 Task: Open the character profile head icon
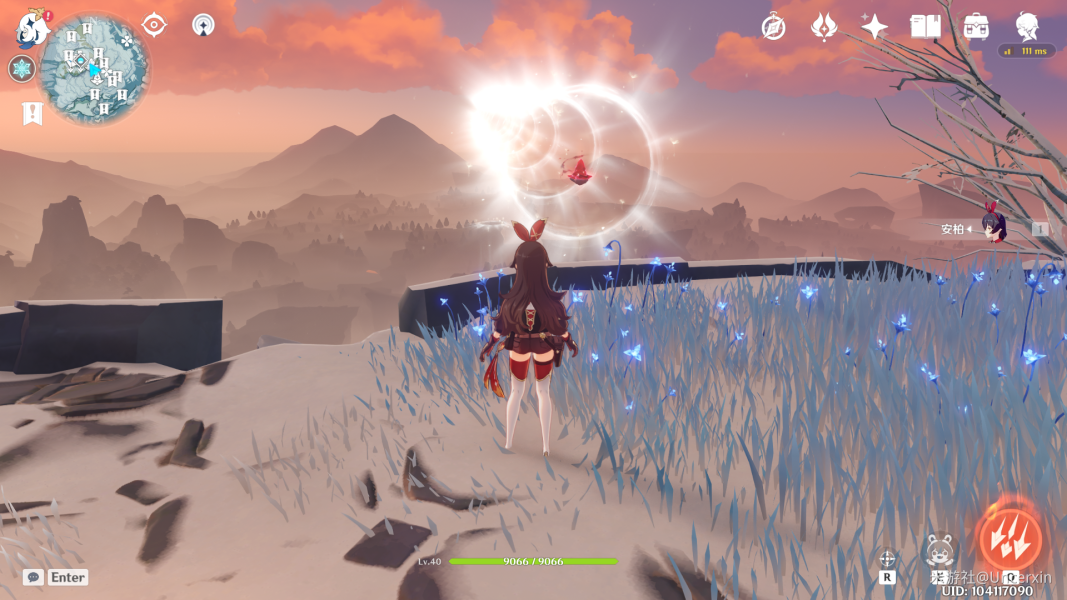tap(1027, 27)
